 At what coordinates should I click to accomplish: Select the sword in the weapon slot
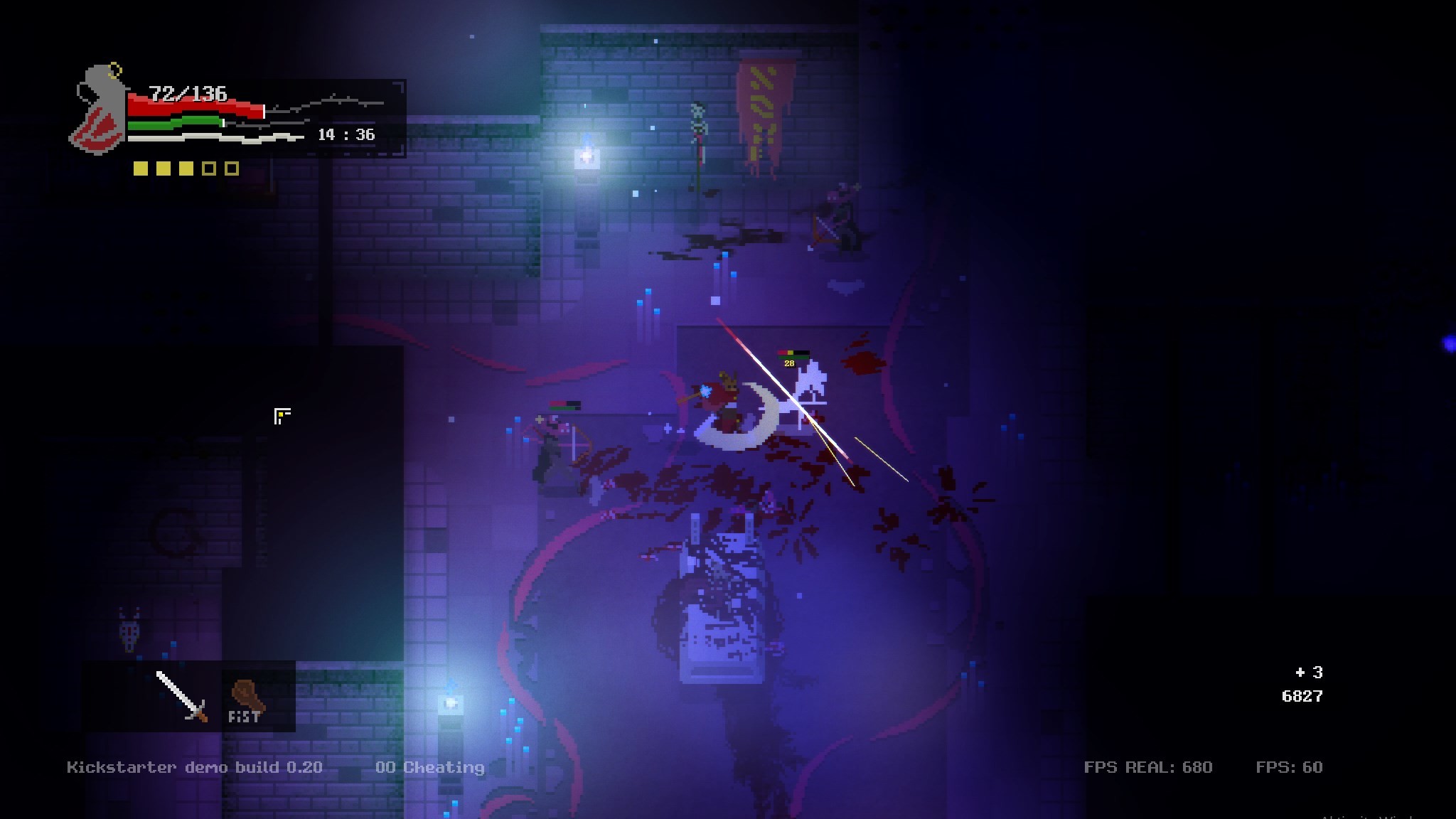[x=180, y=697]
